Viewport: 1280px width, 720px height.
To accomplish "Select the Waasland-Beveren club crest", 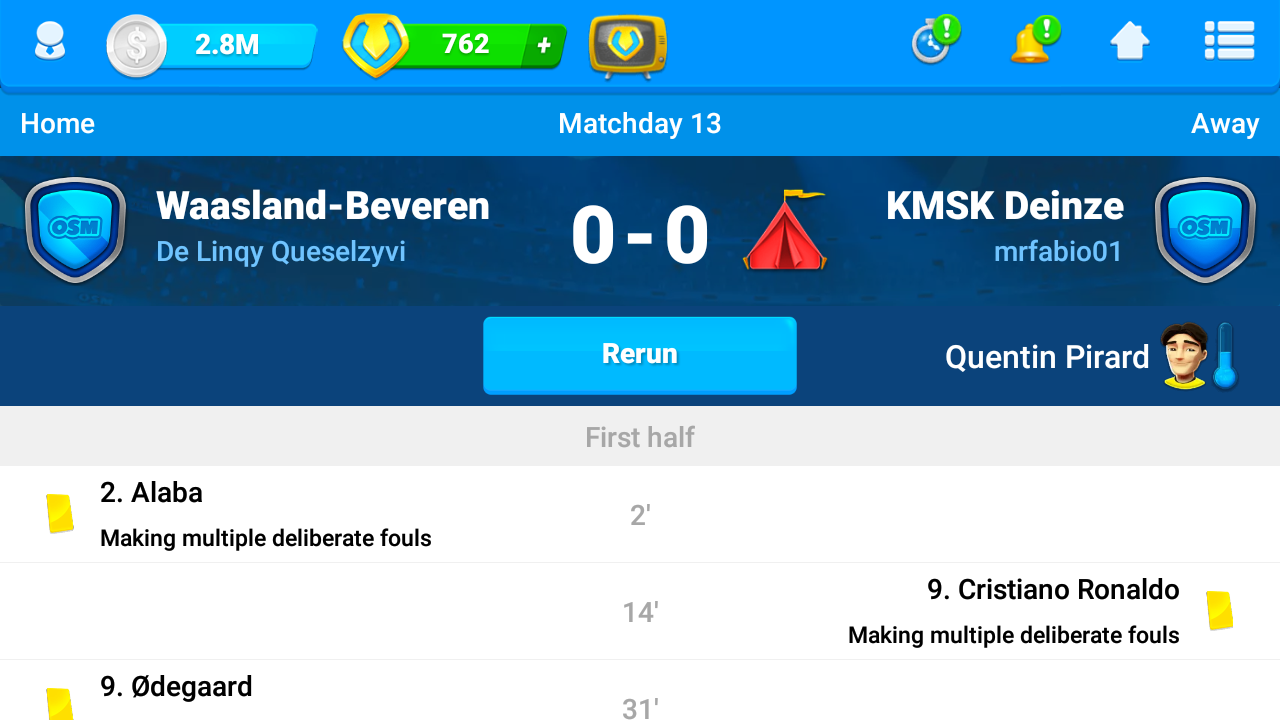I will 75,229.
